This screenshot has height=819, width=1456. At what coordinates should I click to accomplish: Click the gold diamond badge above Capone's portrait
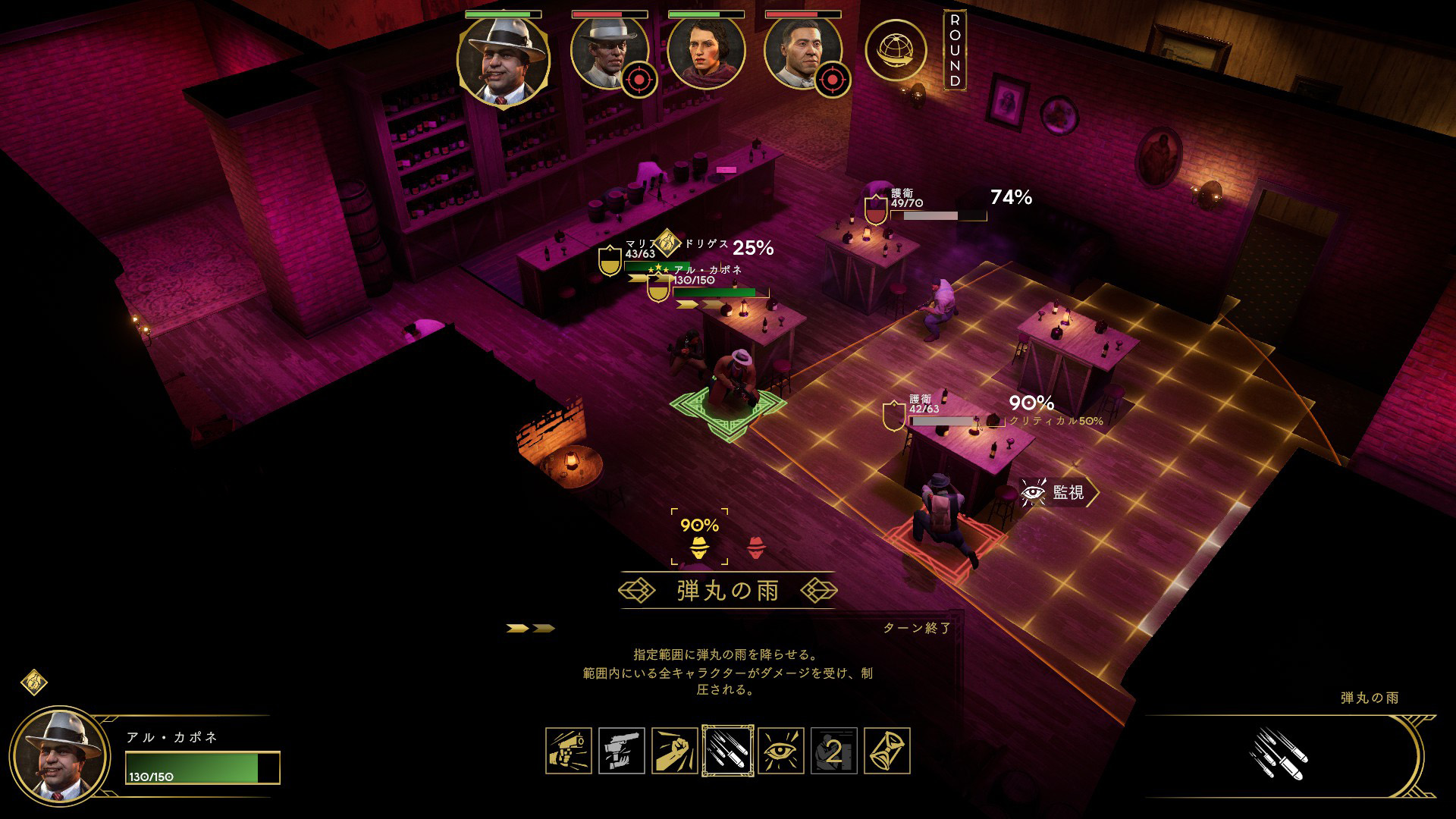coord(34,682)
